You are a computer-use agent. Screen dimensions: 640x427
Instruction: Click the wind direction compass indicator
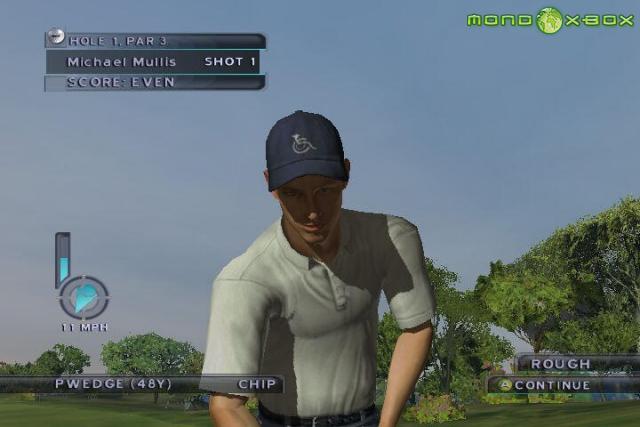tap(84, 297)
